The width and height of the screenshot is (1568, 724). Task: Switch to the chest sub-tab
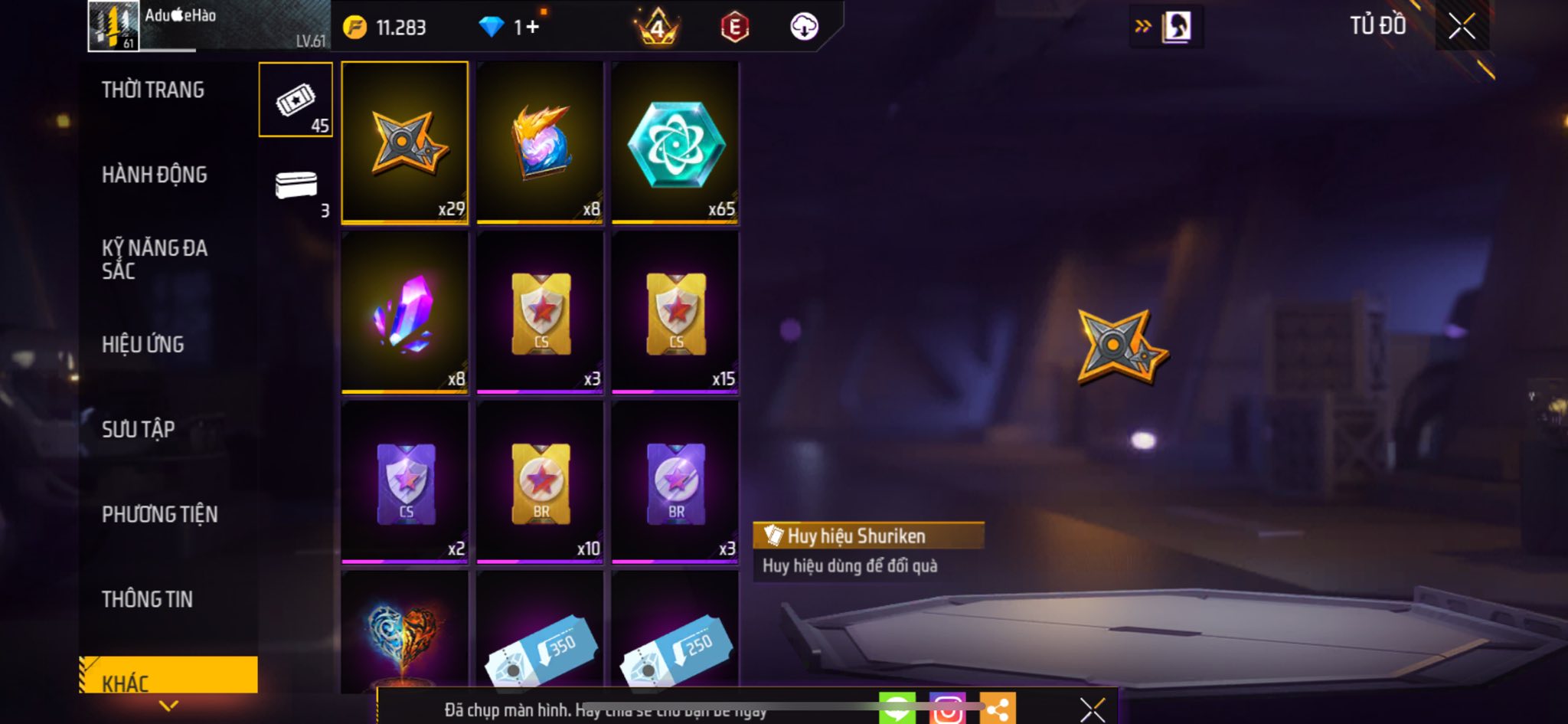[296, 186]
